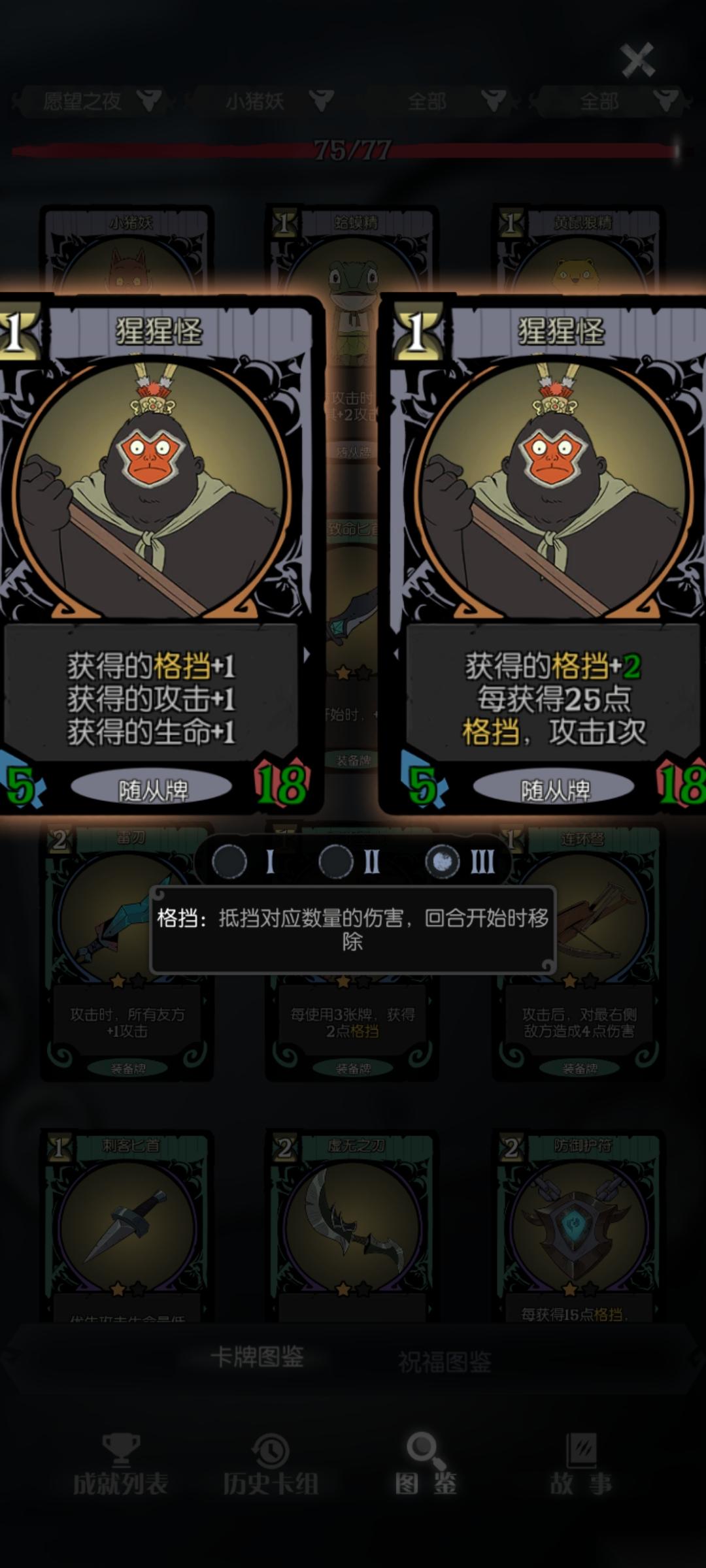The width and height of the screenshot is (706, 1568).
Task: Select upgrade level I radio button
Action: click(x=229, y=862)
